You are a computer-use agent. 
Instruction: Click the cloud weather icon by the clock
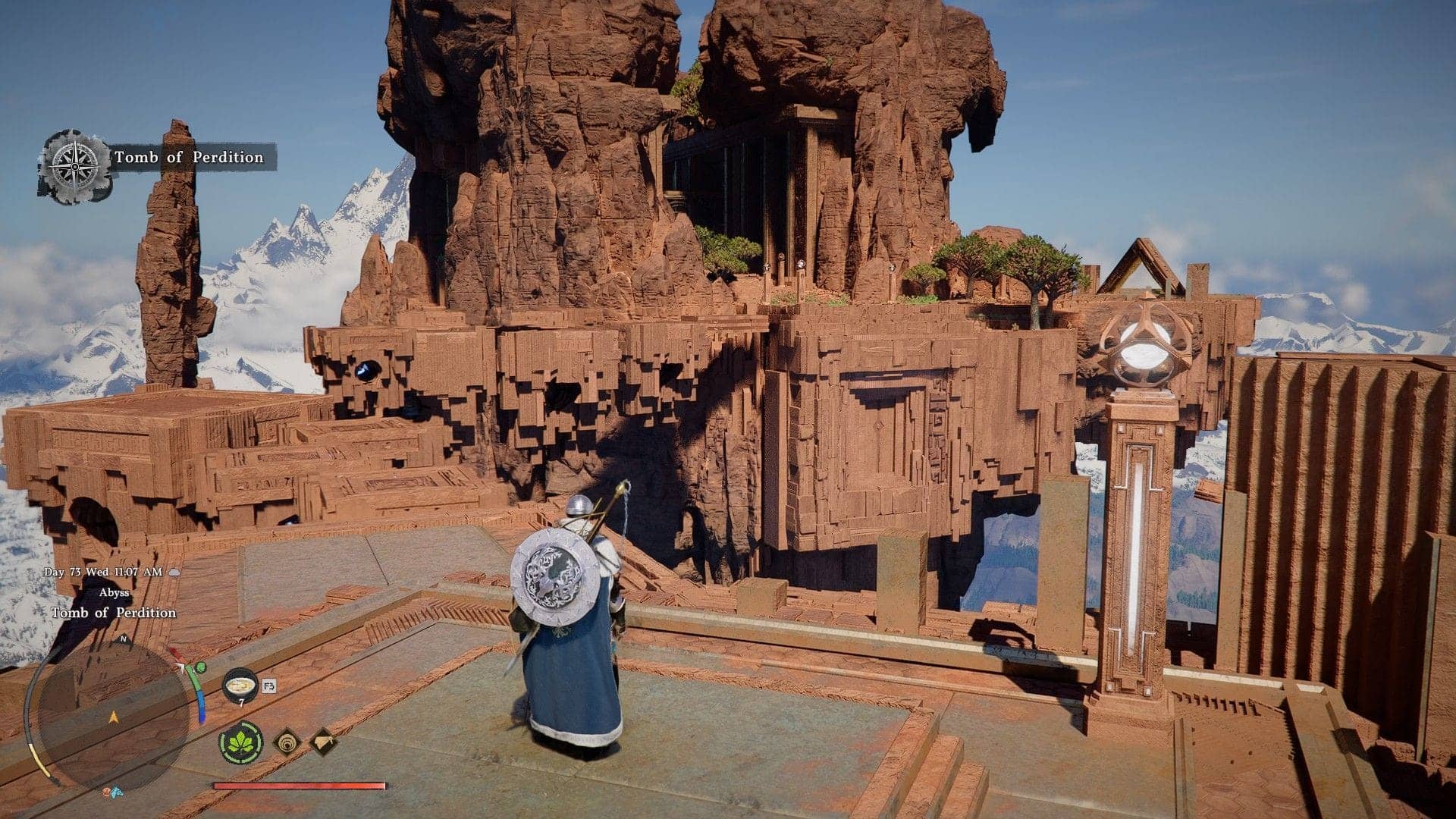click(174, 573)
